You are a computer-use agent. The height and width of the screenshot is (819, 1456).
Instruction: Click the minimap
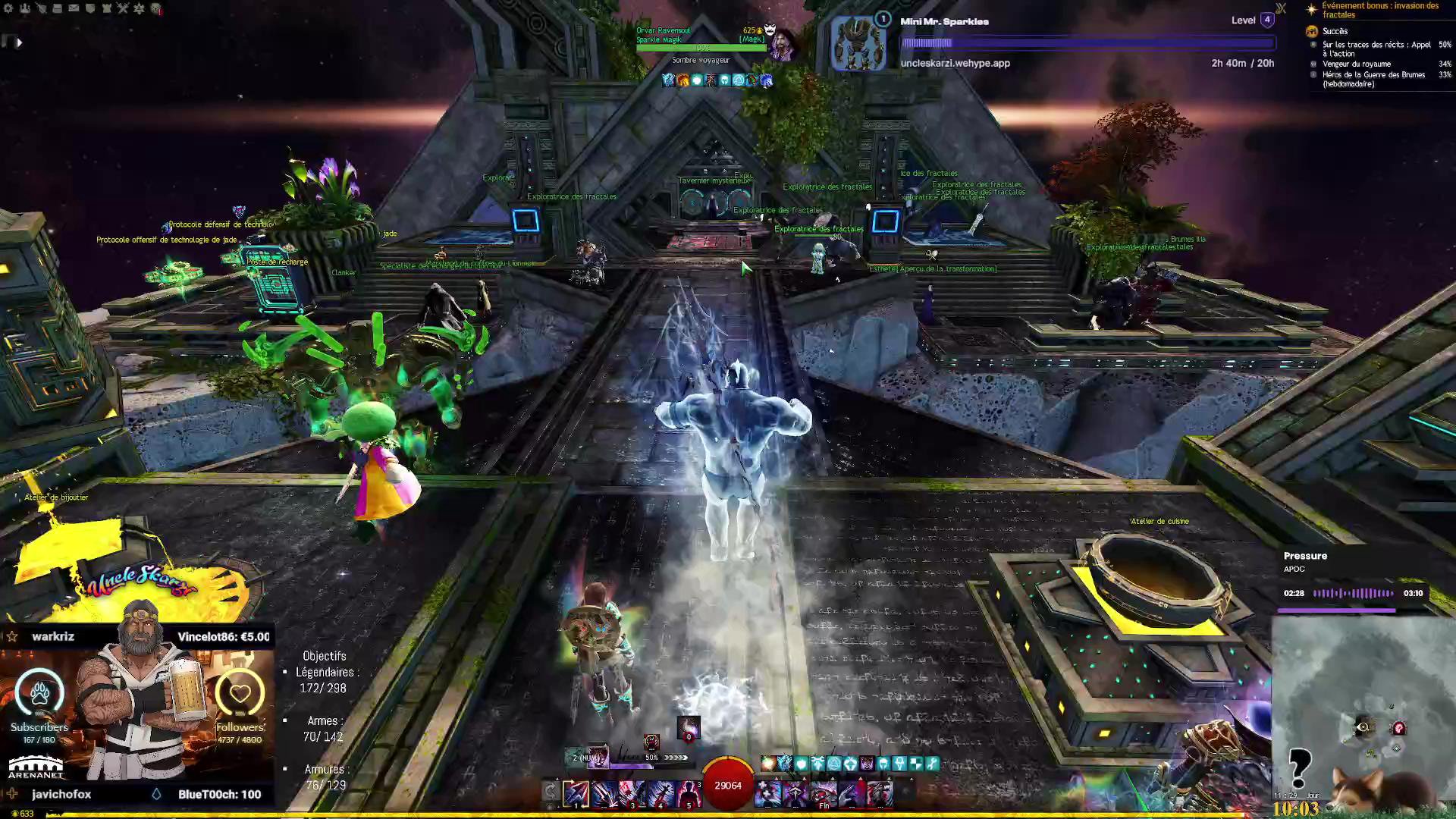[x=1363, y=713]
